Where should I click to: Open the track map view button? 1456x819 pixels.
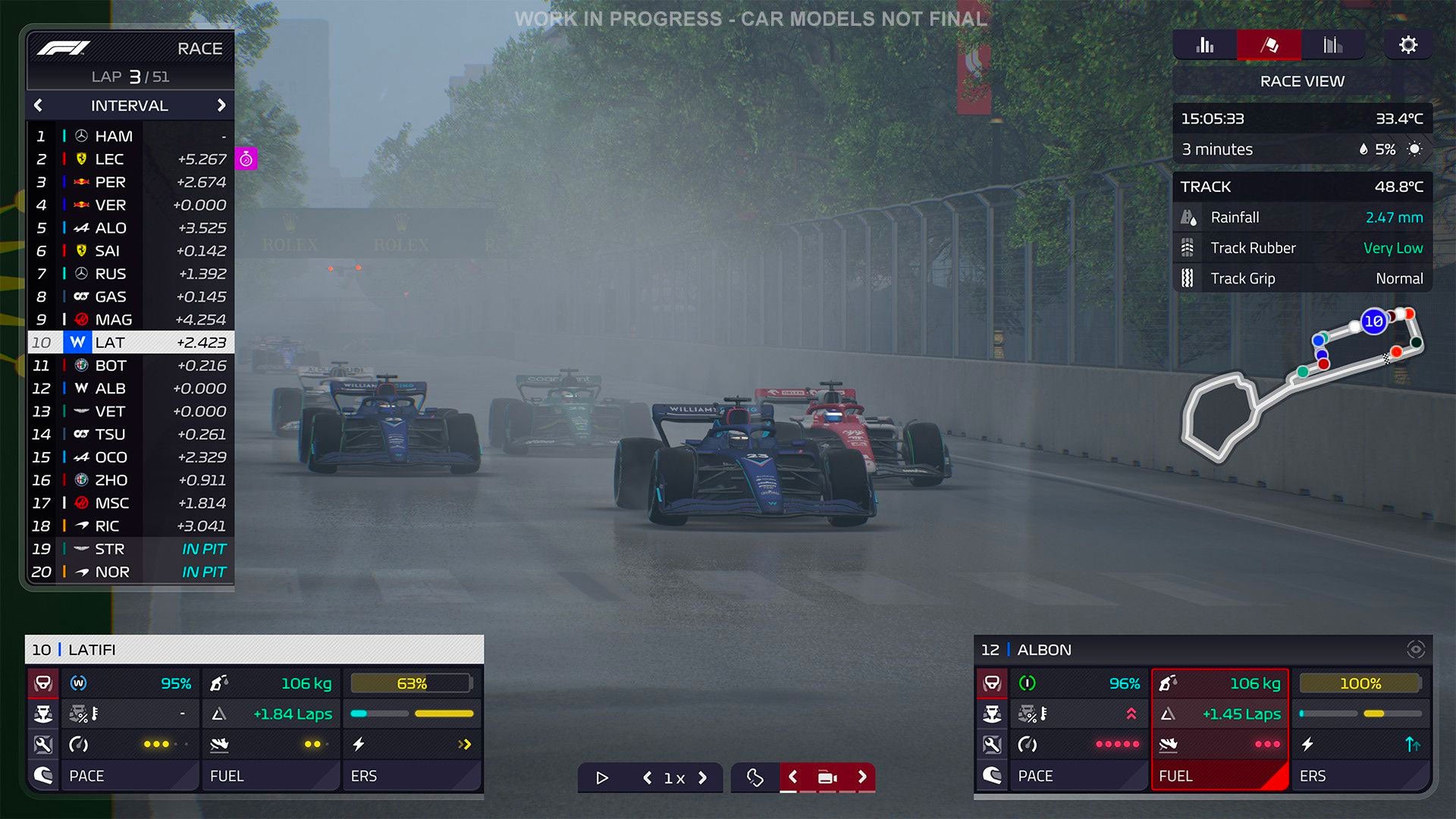[x=755, y=777]
